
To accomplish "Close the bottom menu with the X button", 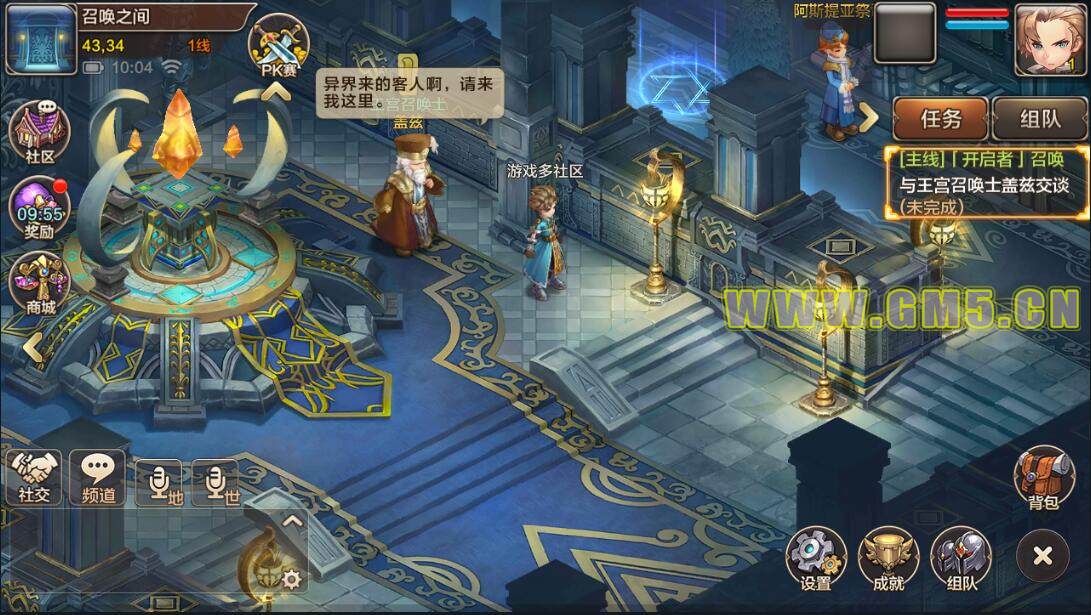I will tap(1042, 557).
